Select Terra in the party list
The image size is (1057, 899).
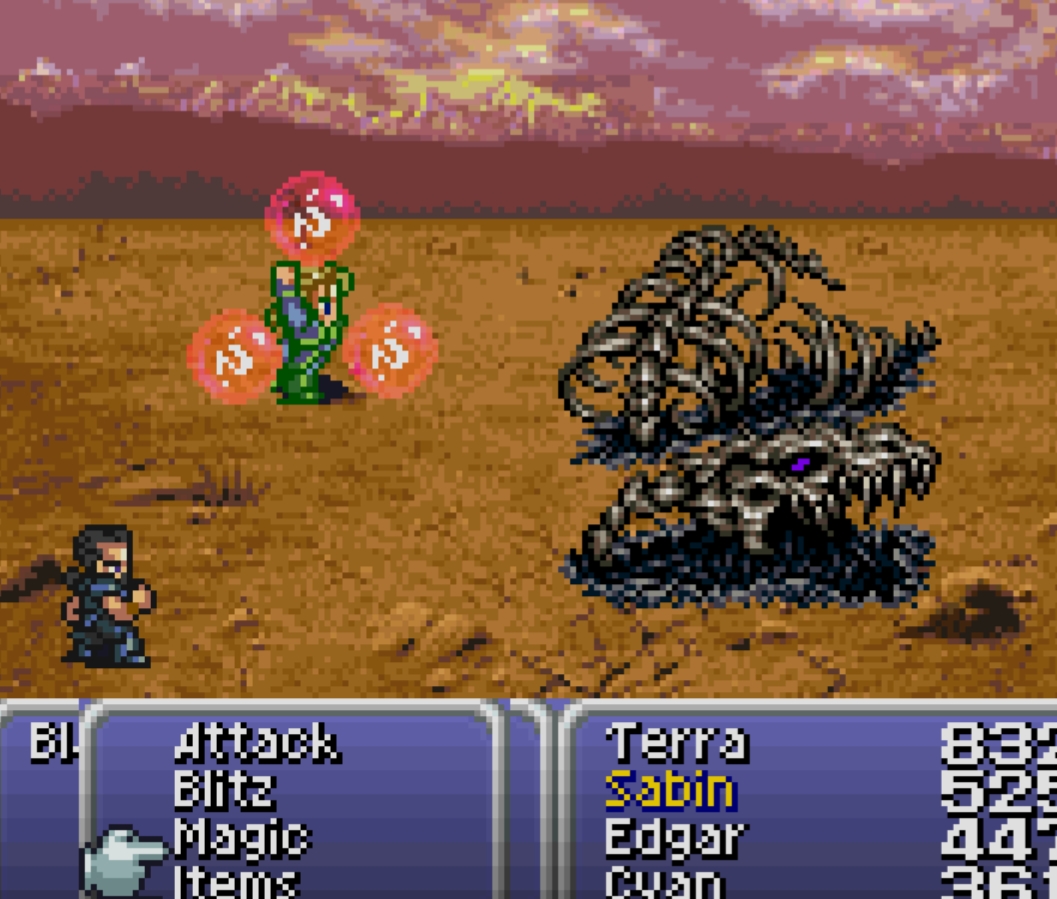676,744
